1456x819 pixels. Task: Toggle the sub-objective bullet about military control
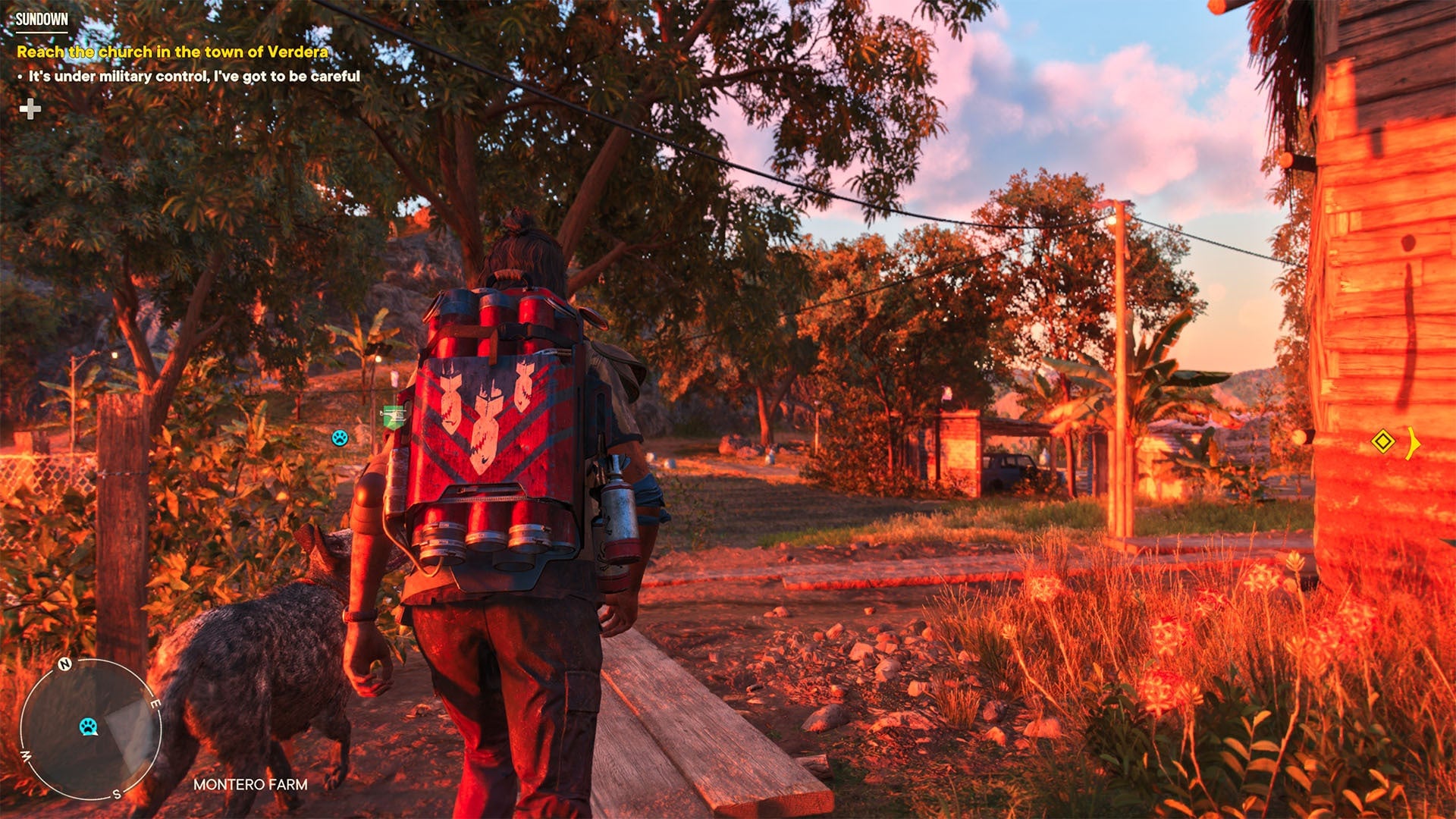[x=192, y=76]
